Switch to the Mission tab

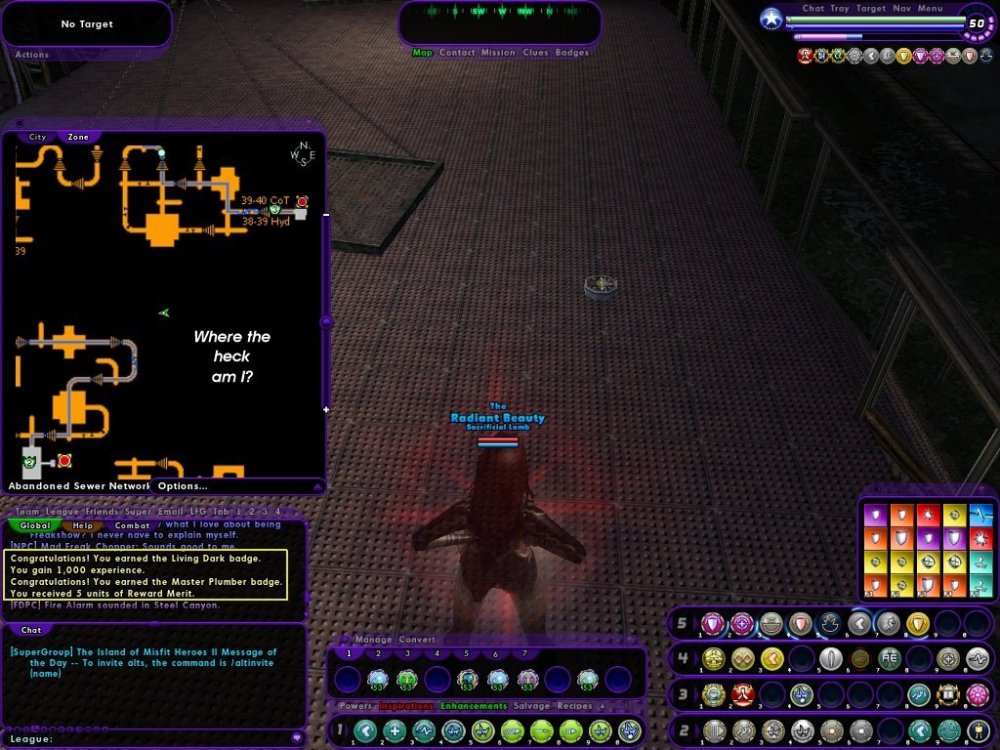[497, 52]
